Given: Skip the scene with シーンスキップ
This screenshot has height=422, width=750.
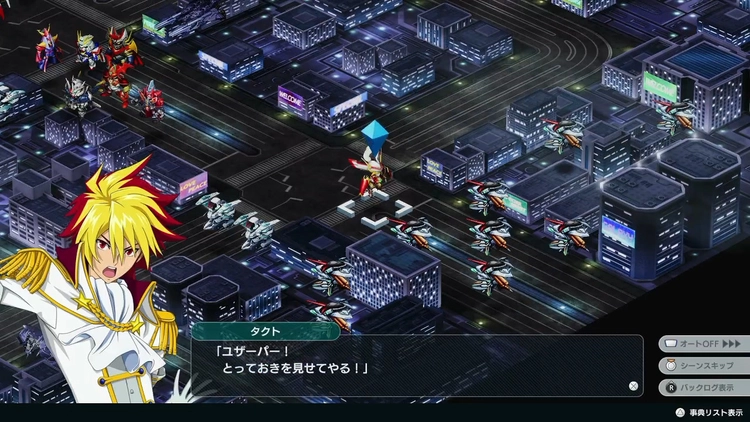Looking at the screenshot, I should click(x=704, y=365).
